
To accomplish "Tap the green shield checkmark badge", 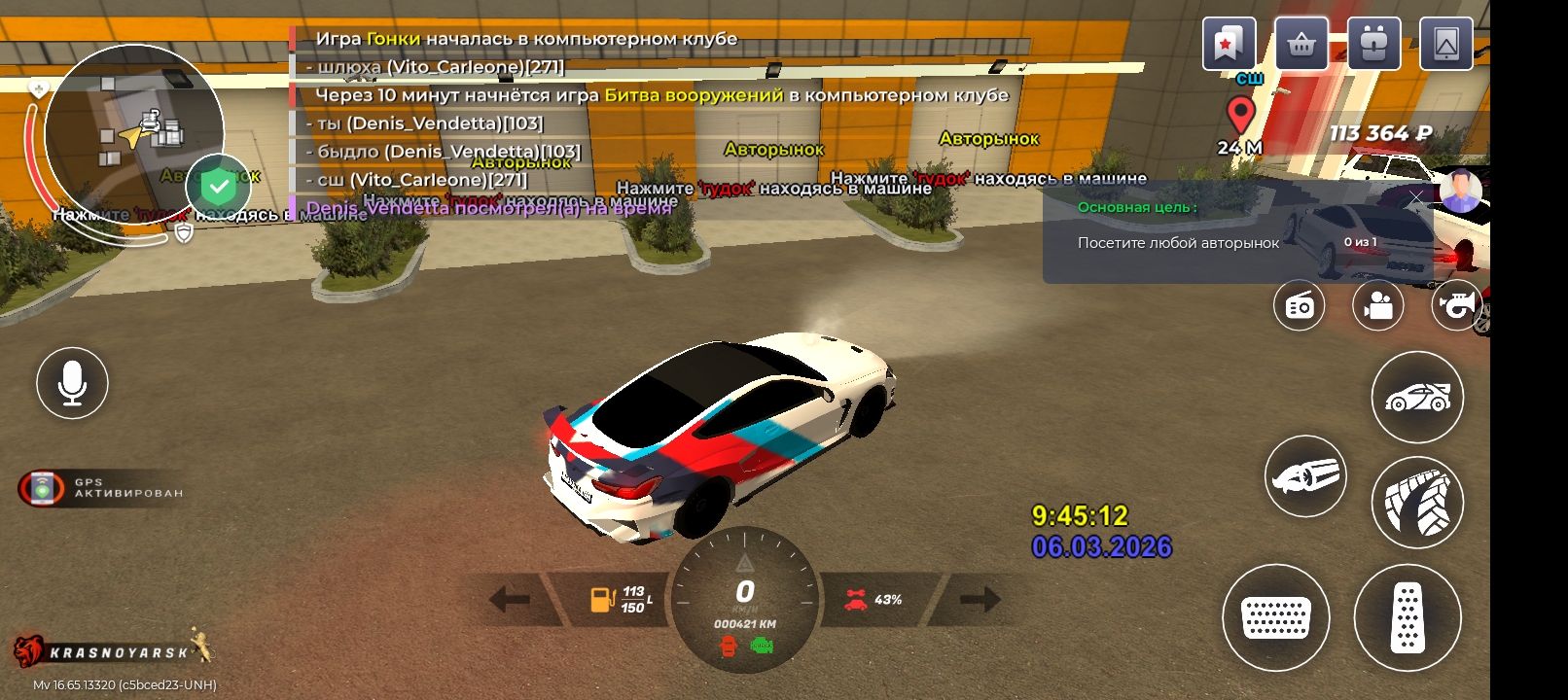I will tap(219, 186).
